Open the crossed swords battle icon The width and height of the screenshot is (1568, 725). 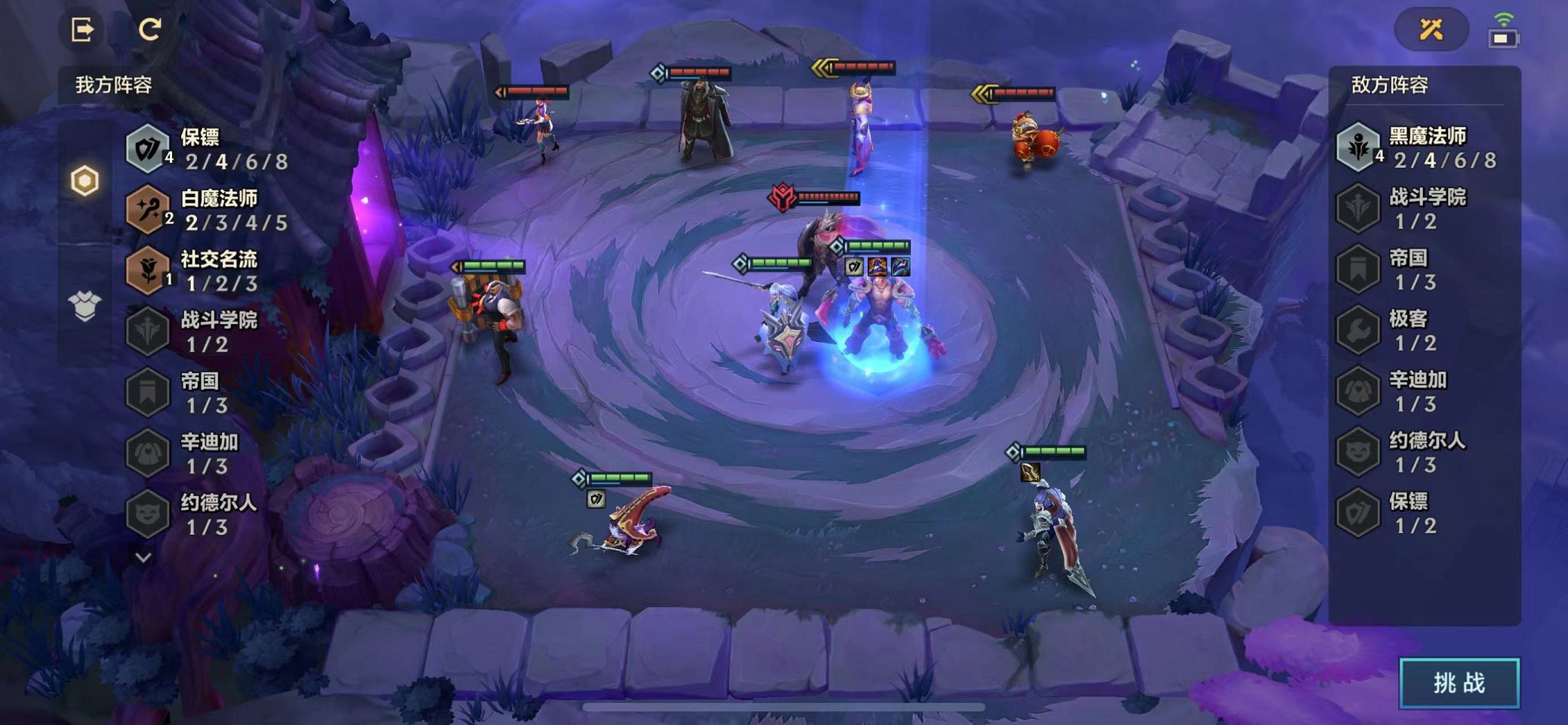coord(1431,29)
